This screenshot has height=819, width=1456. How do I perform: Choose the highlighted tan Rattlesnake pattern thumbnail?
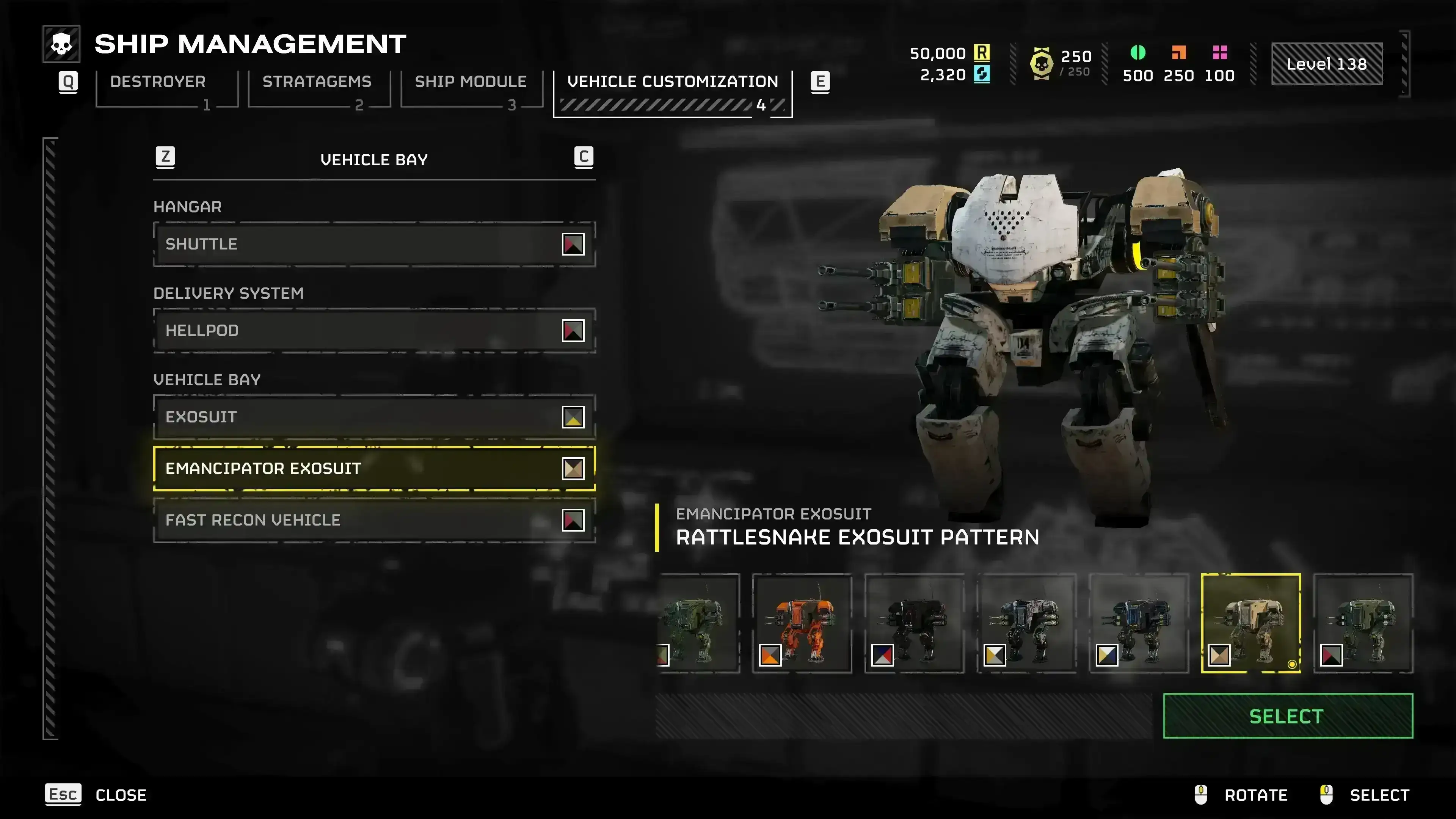1250,623
